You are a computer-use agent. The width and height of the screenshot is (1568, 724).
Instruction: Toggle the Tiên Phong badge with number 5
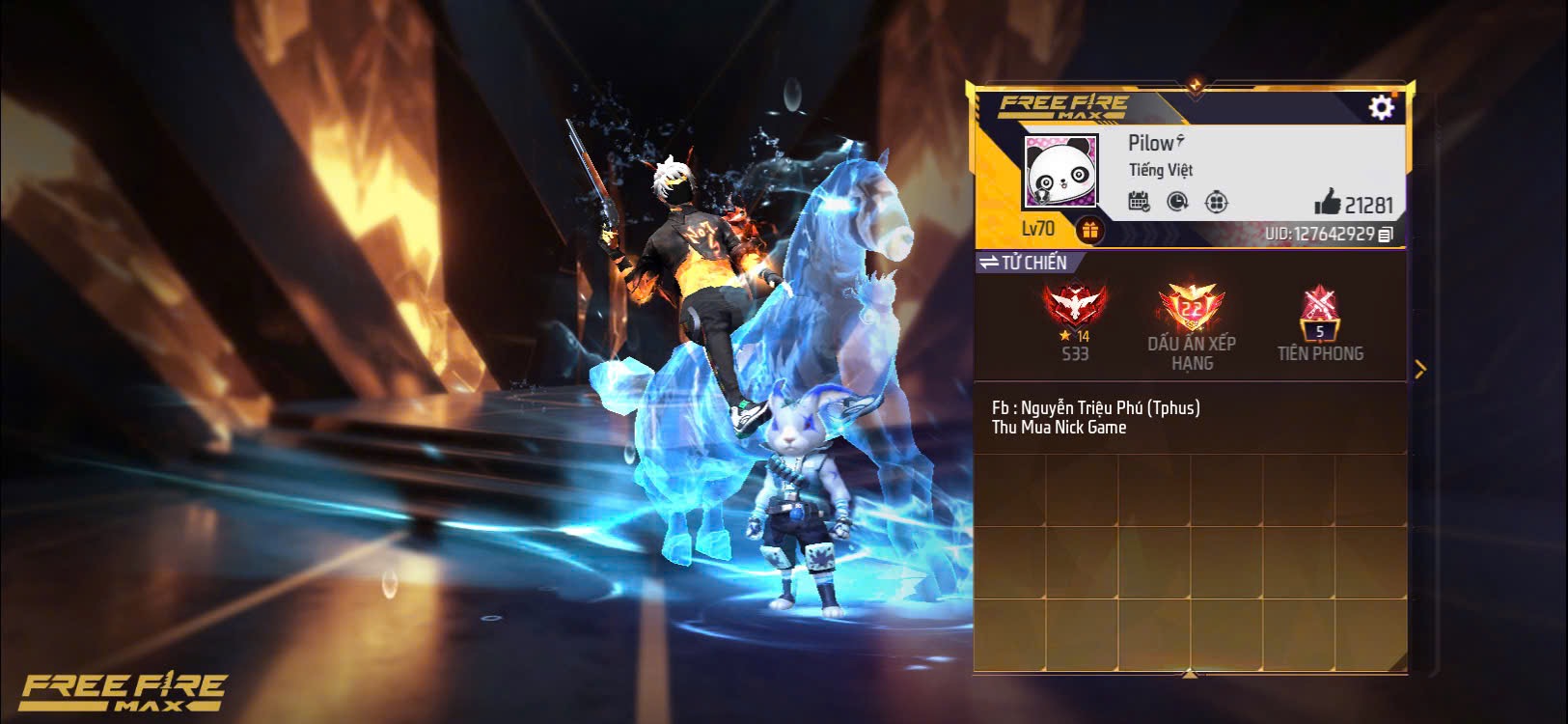pyautogui.click(x=1321, y=314)
